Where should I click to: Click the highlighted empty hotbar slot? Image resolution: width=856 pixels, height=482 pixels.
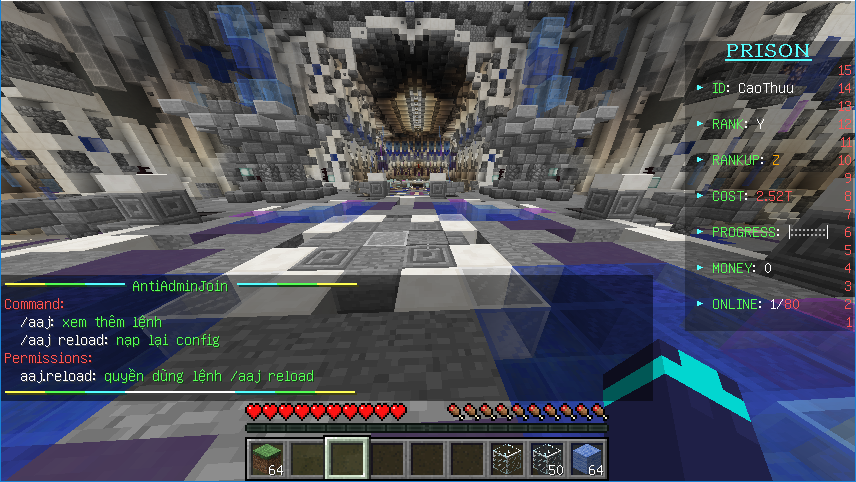[347, 459]
